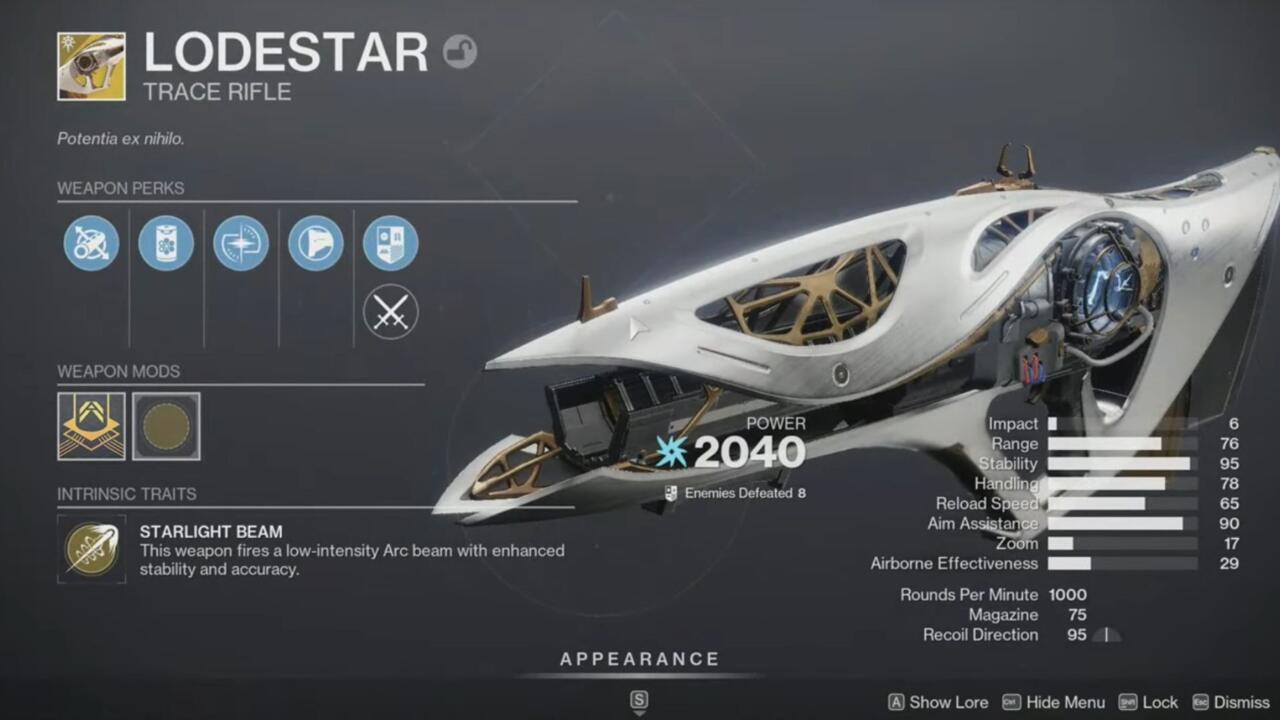Open the shield-shaped tracker perk icon
The height and width of the screenshot is (720, 1280).
pyautogui.click(x=390, y=243)
